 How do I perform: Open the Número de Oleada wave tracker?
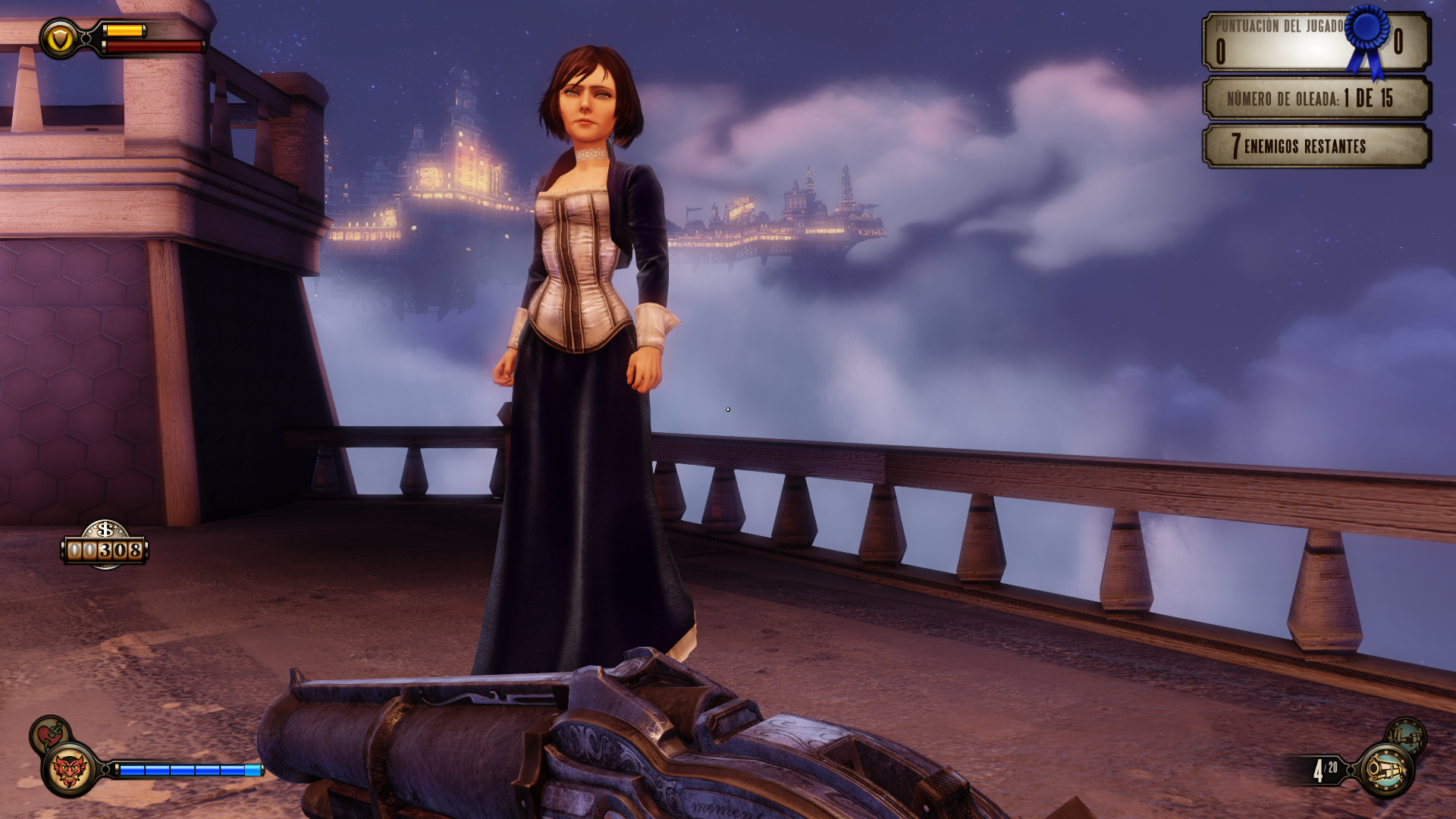pyautogui.click(x=1316, y=98)
